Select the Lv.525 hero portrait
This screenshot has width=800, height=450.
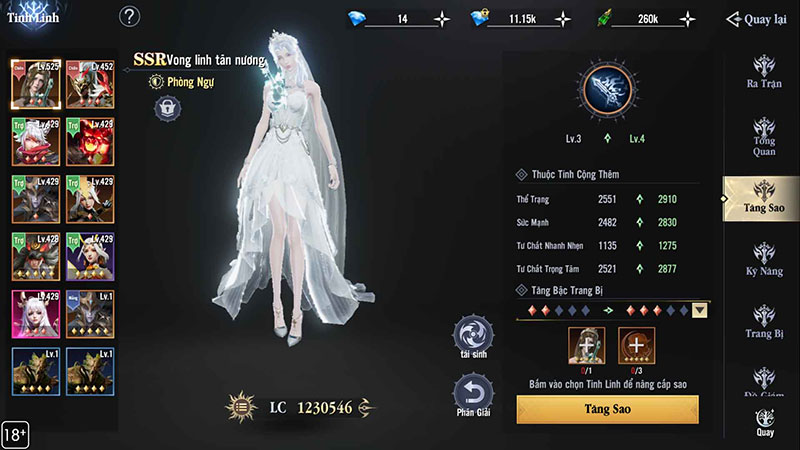click(32, 83)
